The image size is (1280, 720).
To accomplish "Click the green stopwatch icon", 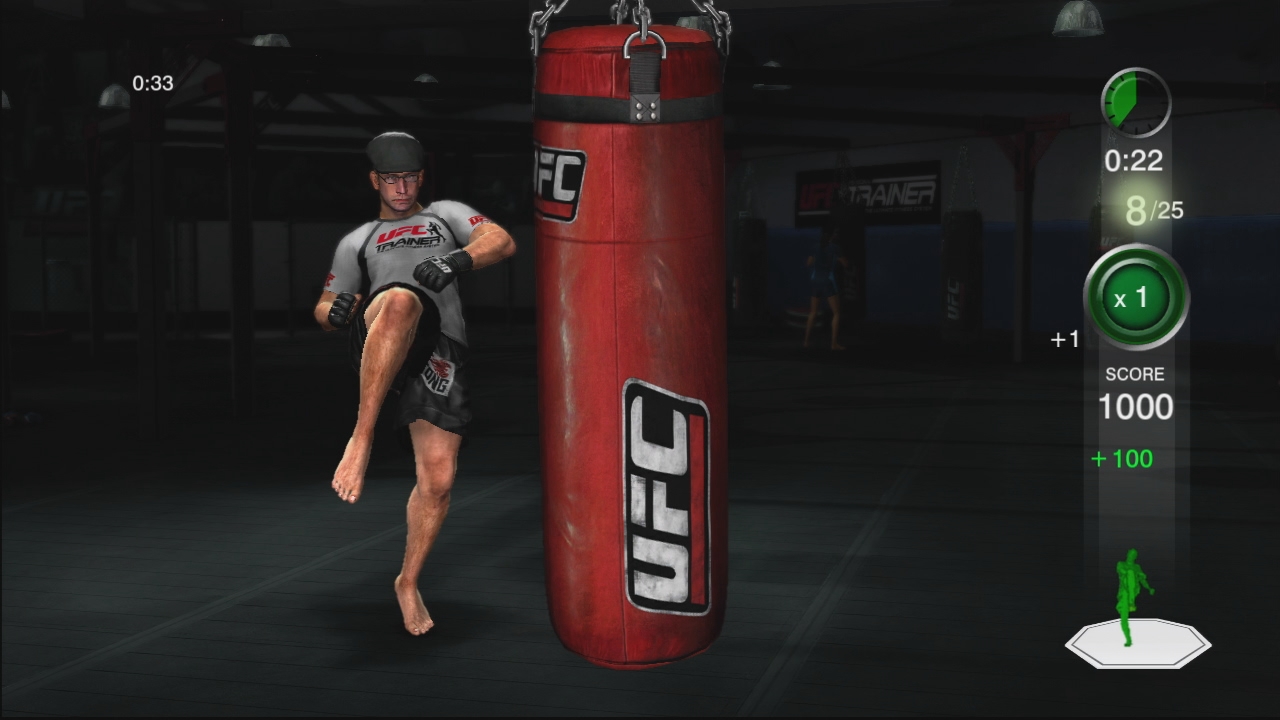I will pyautogui.click(x=1139, y=100).
